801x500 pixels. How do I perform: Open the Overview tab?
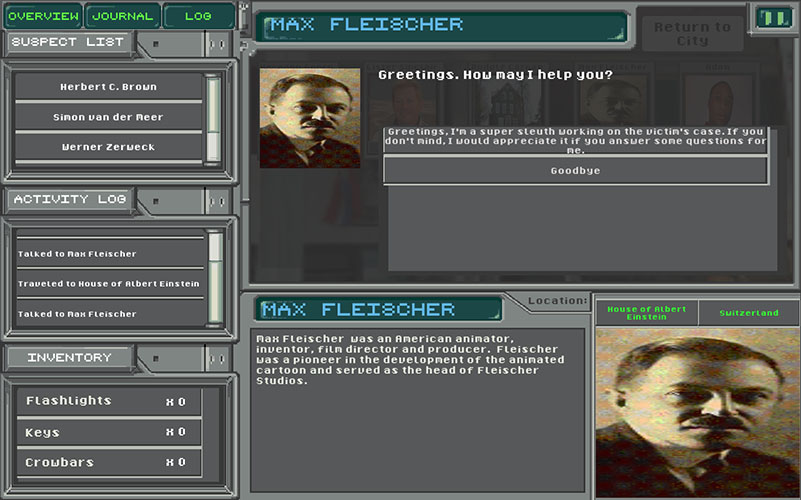click(x=43, y=16)
